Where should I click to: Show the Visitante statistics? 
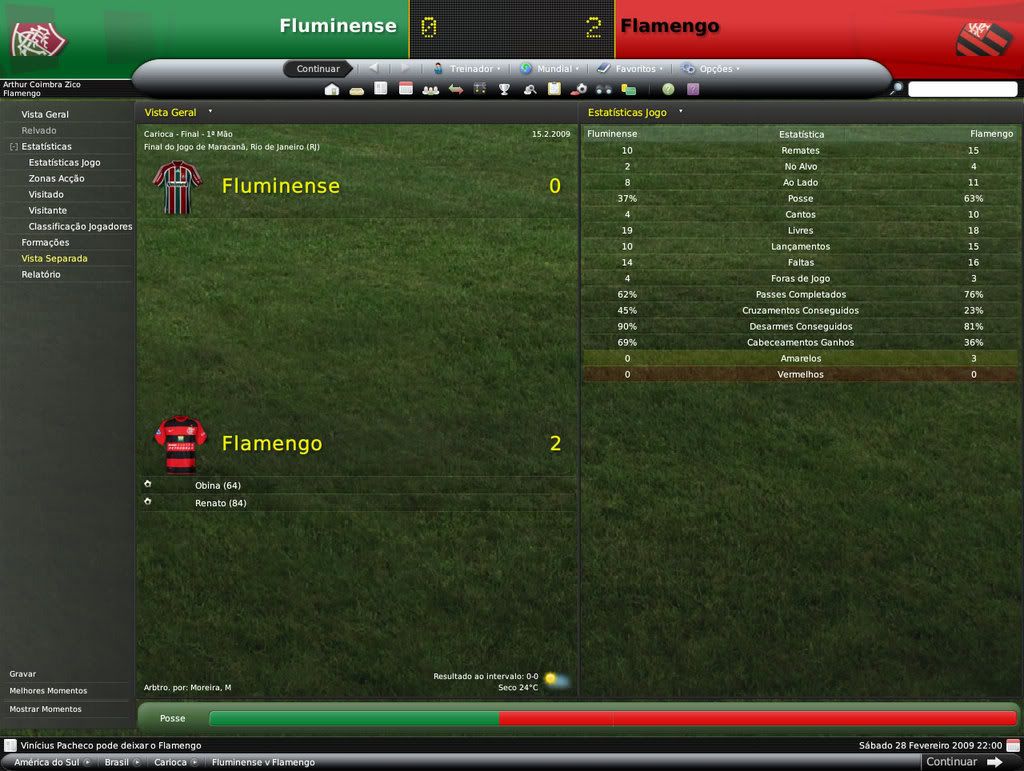pyautogui.click(x=48, y=210)
